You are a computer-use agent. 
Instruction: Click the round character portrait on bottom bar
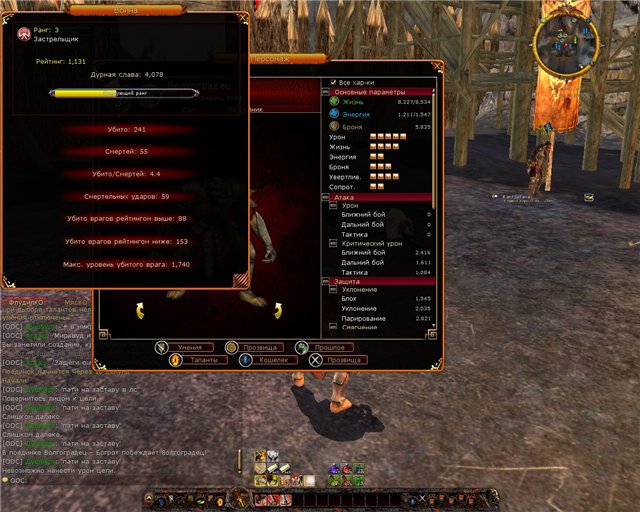point(239,497)
